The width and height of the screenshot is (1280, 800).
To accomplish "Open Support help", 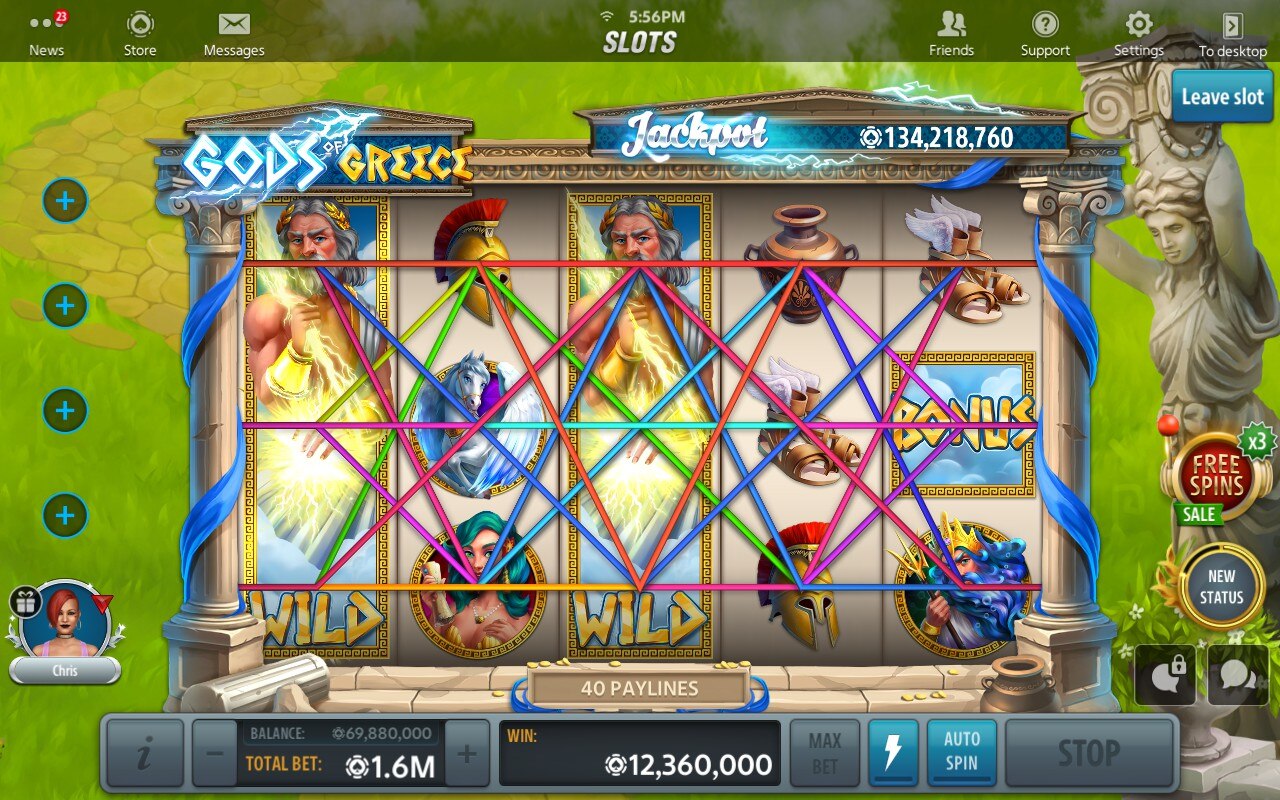I will (1045, 34).
